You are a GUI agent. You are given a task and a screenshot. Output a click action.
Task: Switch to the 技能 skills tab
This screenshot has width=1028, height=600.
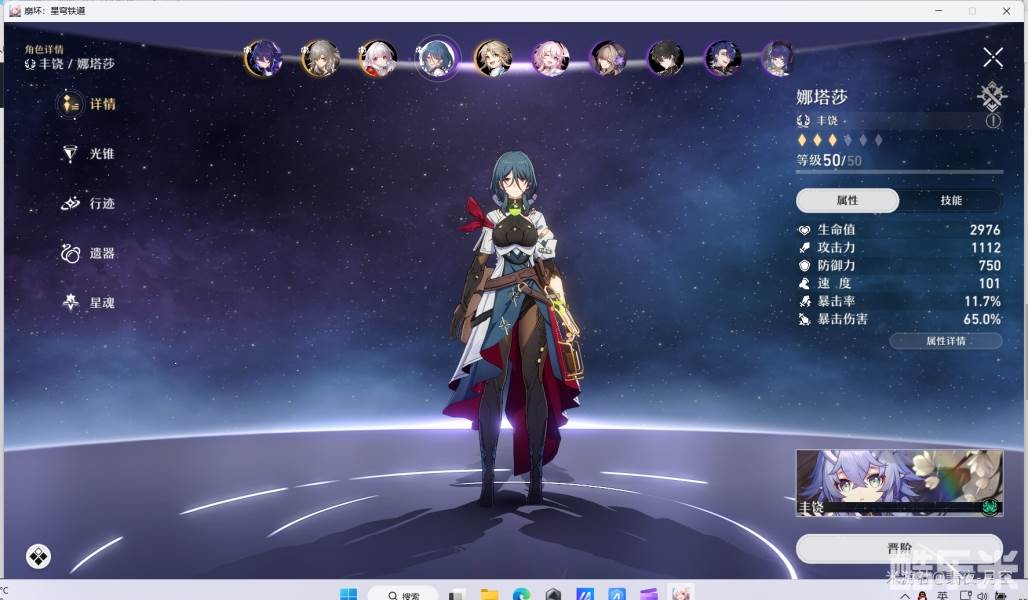[x=950, y=200]
